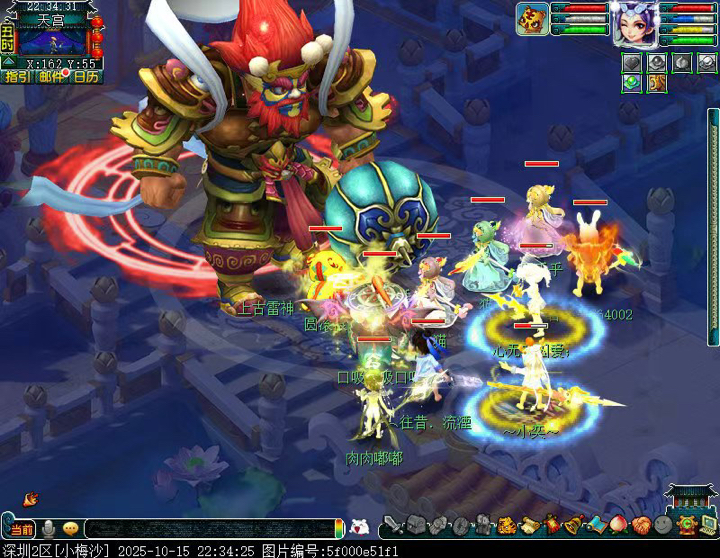This screenshot has width=720, height=558.
Task: Click the grey heart buff icon
Action: point(631,62)
